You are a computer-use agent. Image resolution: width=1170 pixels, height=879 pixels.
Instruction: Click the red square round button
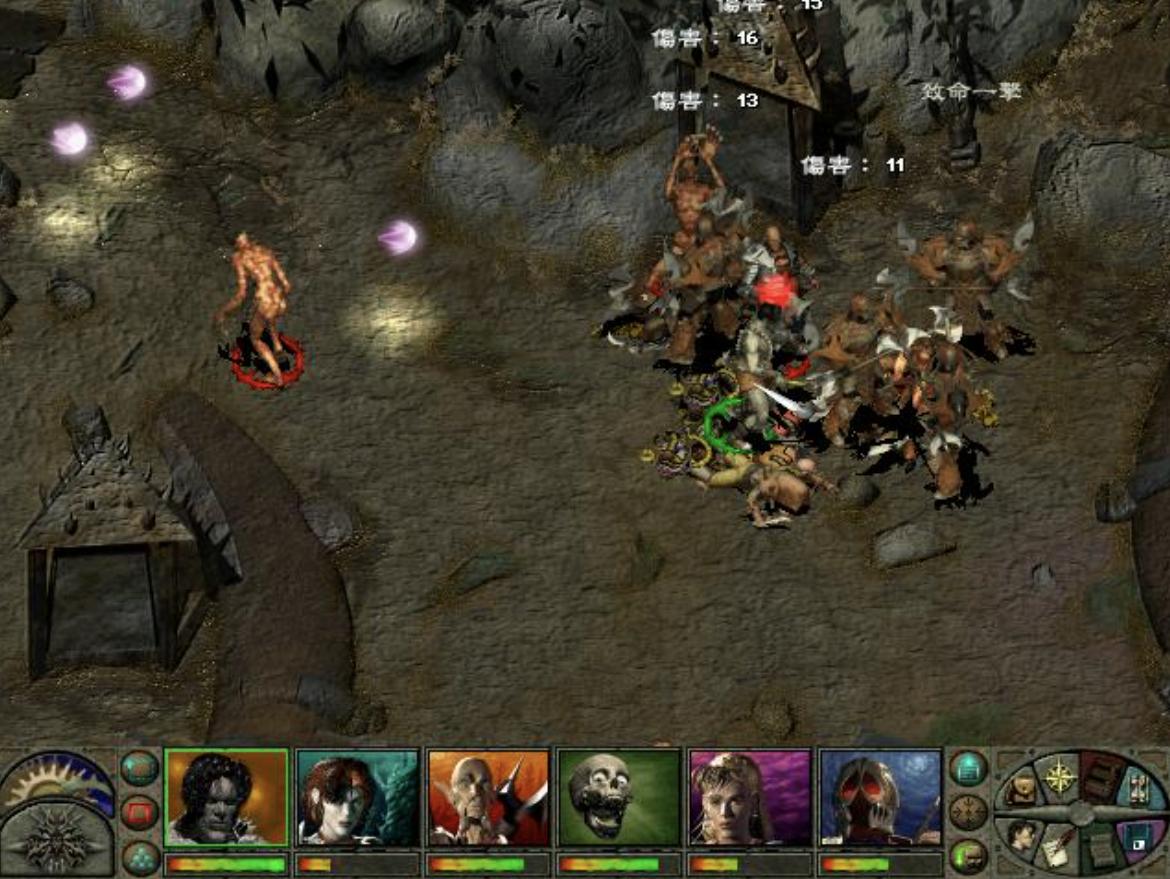pos(139,812)
